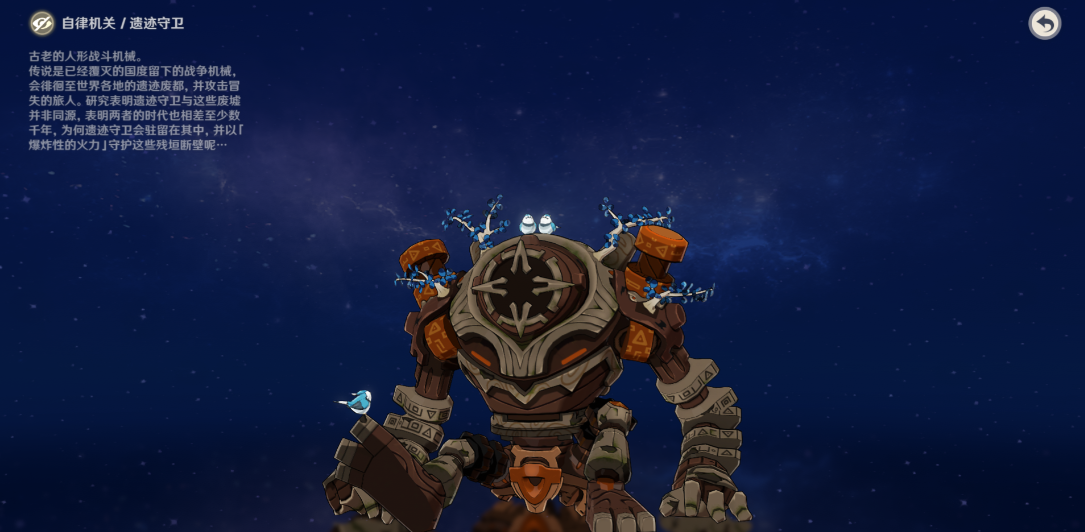
Task: Click the return arrow button
Action: pos(1045,23)
